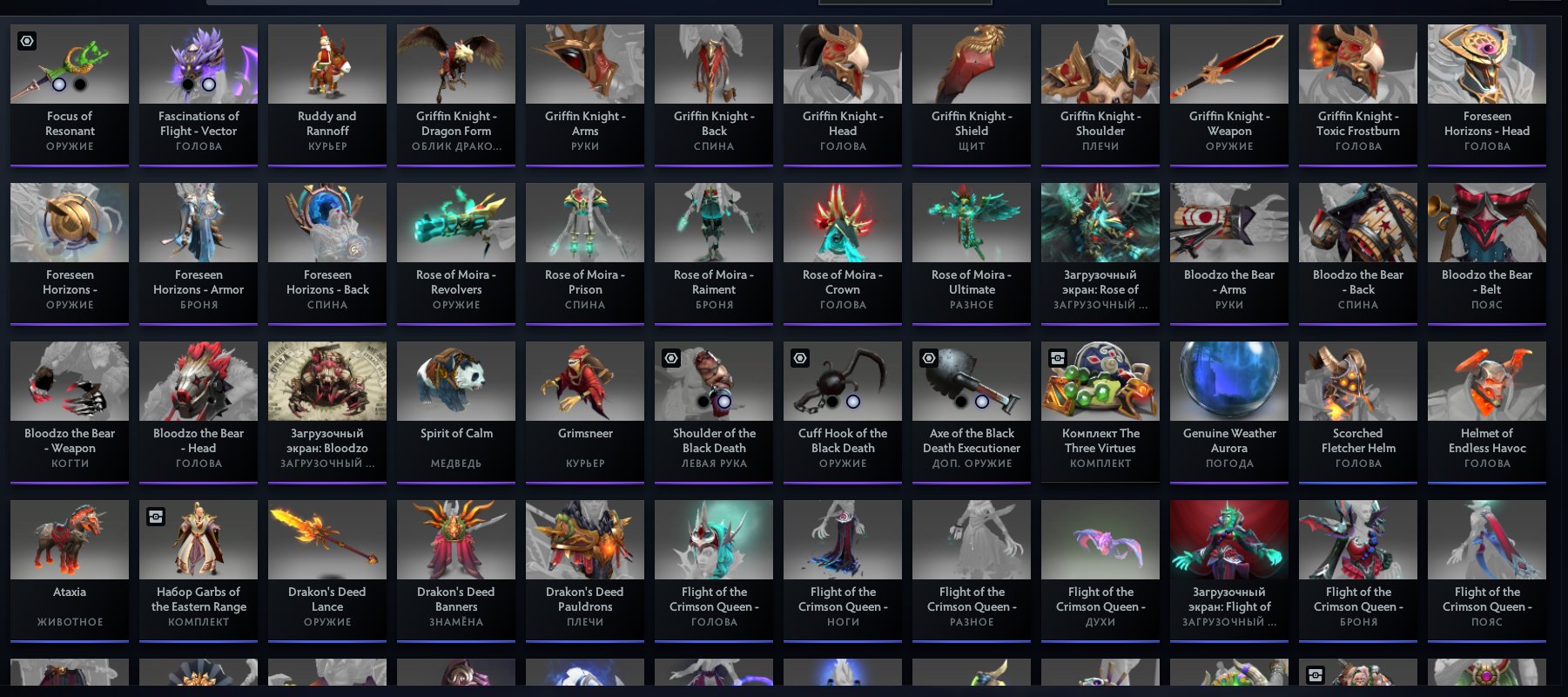Select the black style variant on Fascinations of Flight
Screen dimensions: 1568x697
187,86
